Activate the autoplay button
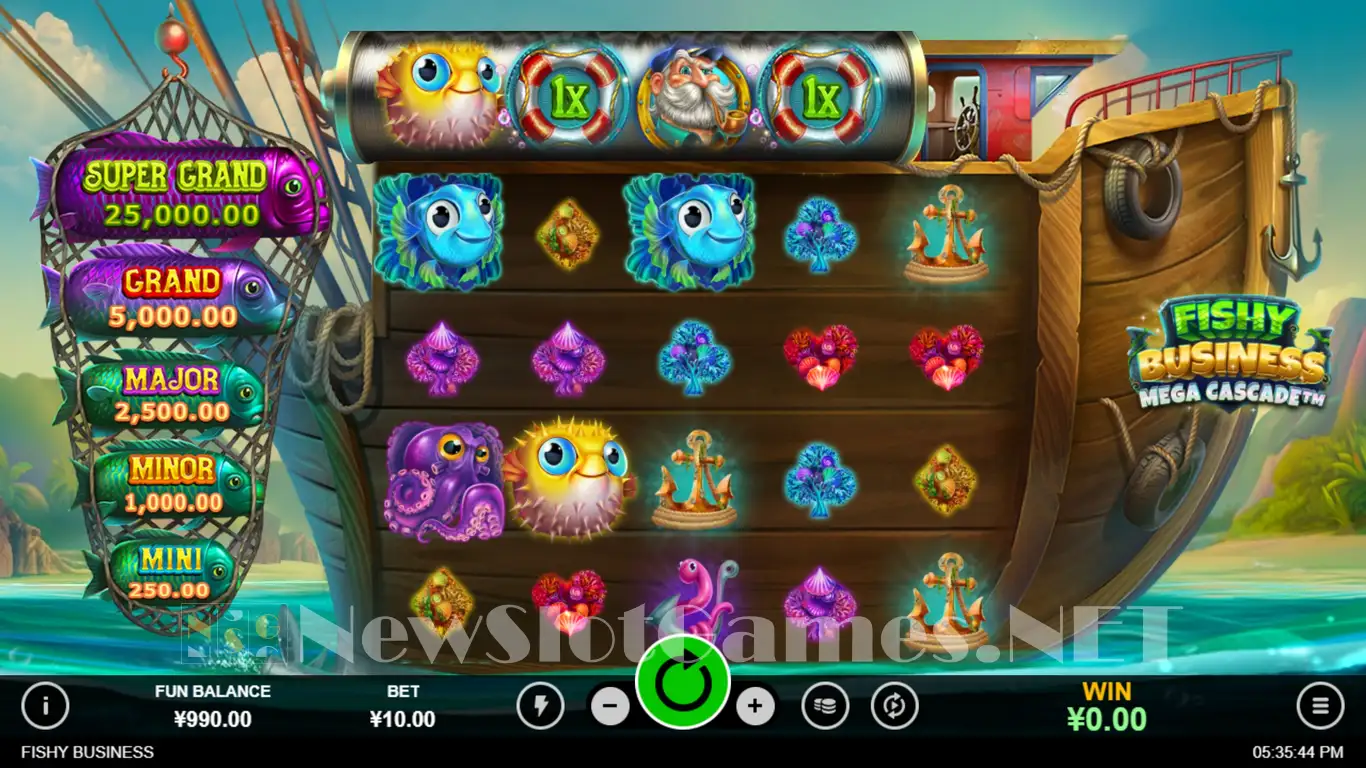1366x768 pixels. click(x=894, y=707)
